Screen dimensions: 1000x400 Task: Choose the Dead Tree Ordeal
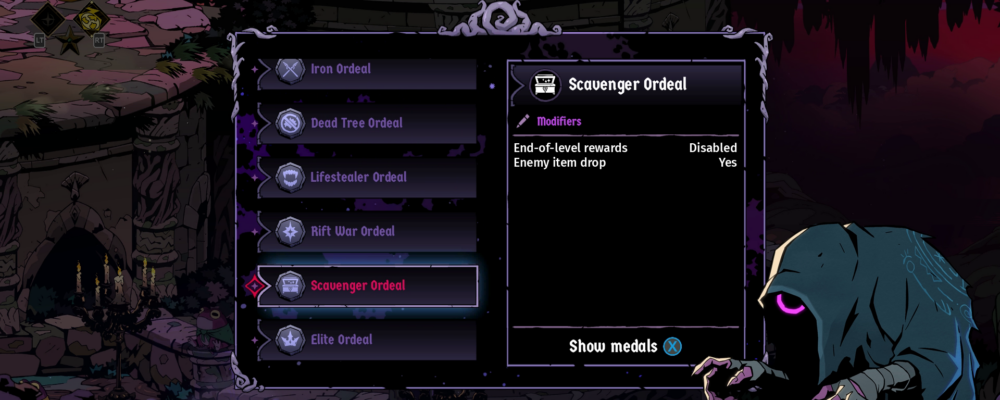[366, 123]
